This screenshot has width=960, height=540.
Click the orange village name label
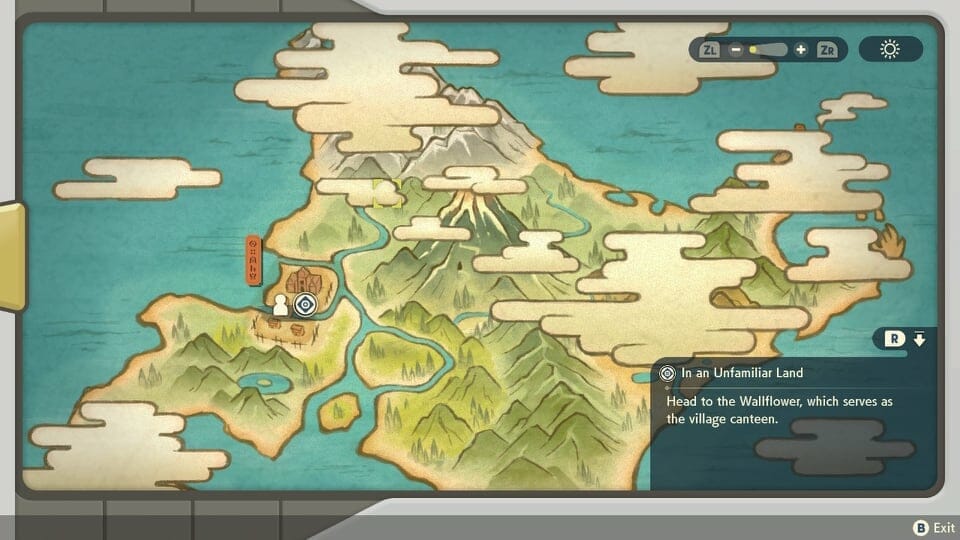(253, 260)
